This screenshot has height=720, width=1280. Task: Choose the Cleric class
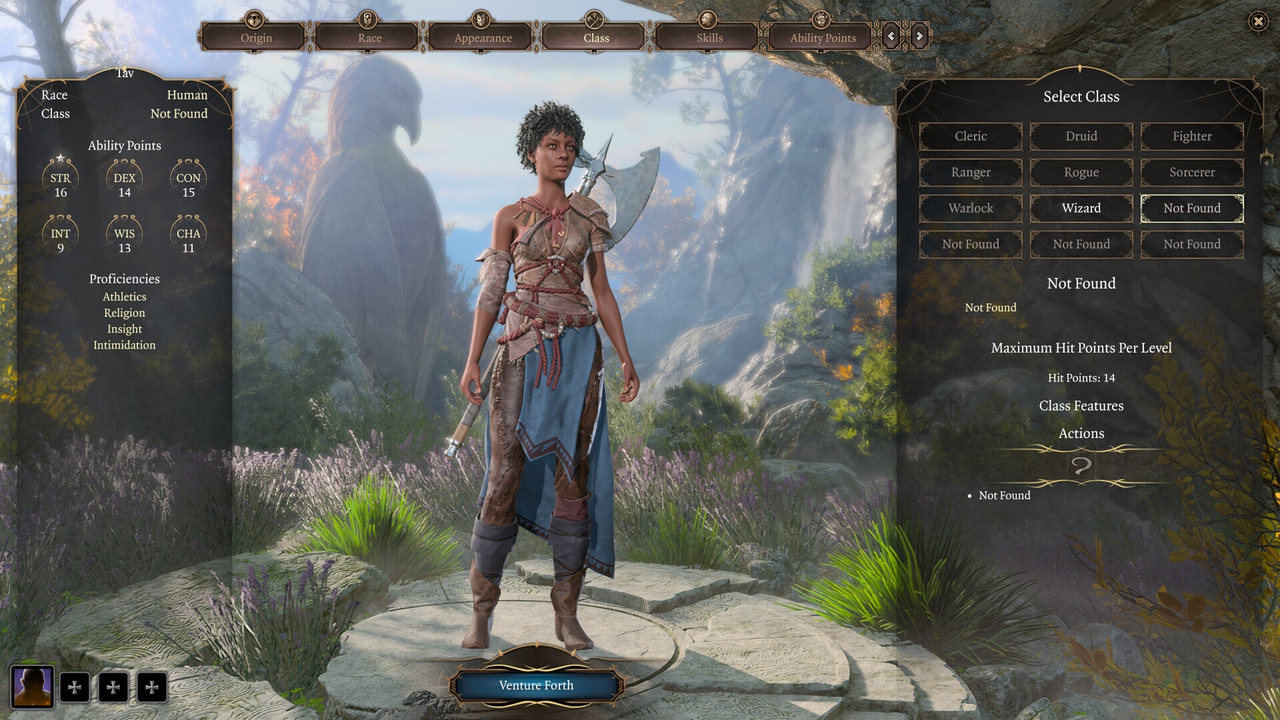970,136
